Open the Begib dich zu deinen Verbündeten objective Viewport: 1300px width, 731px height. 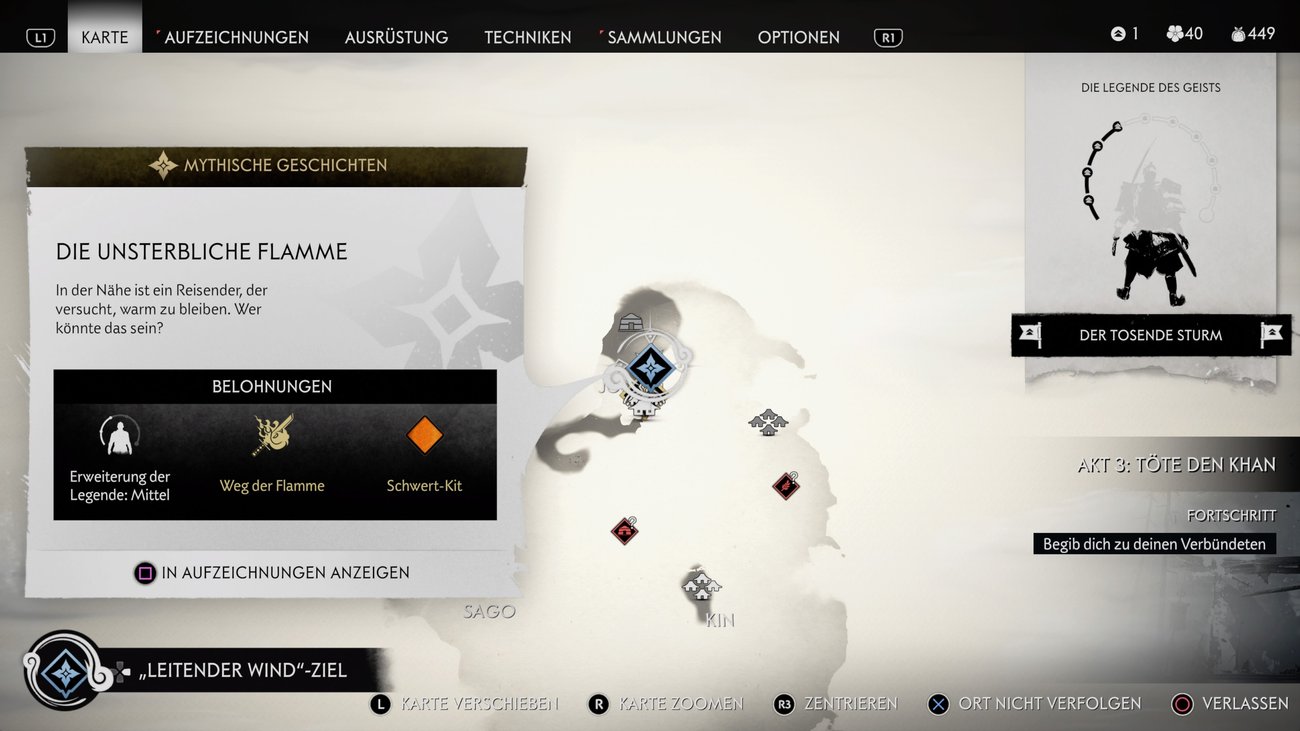(x=1154, y=544)
